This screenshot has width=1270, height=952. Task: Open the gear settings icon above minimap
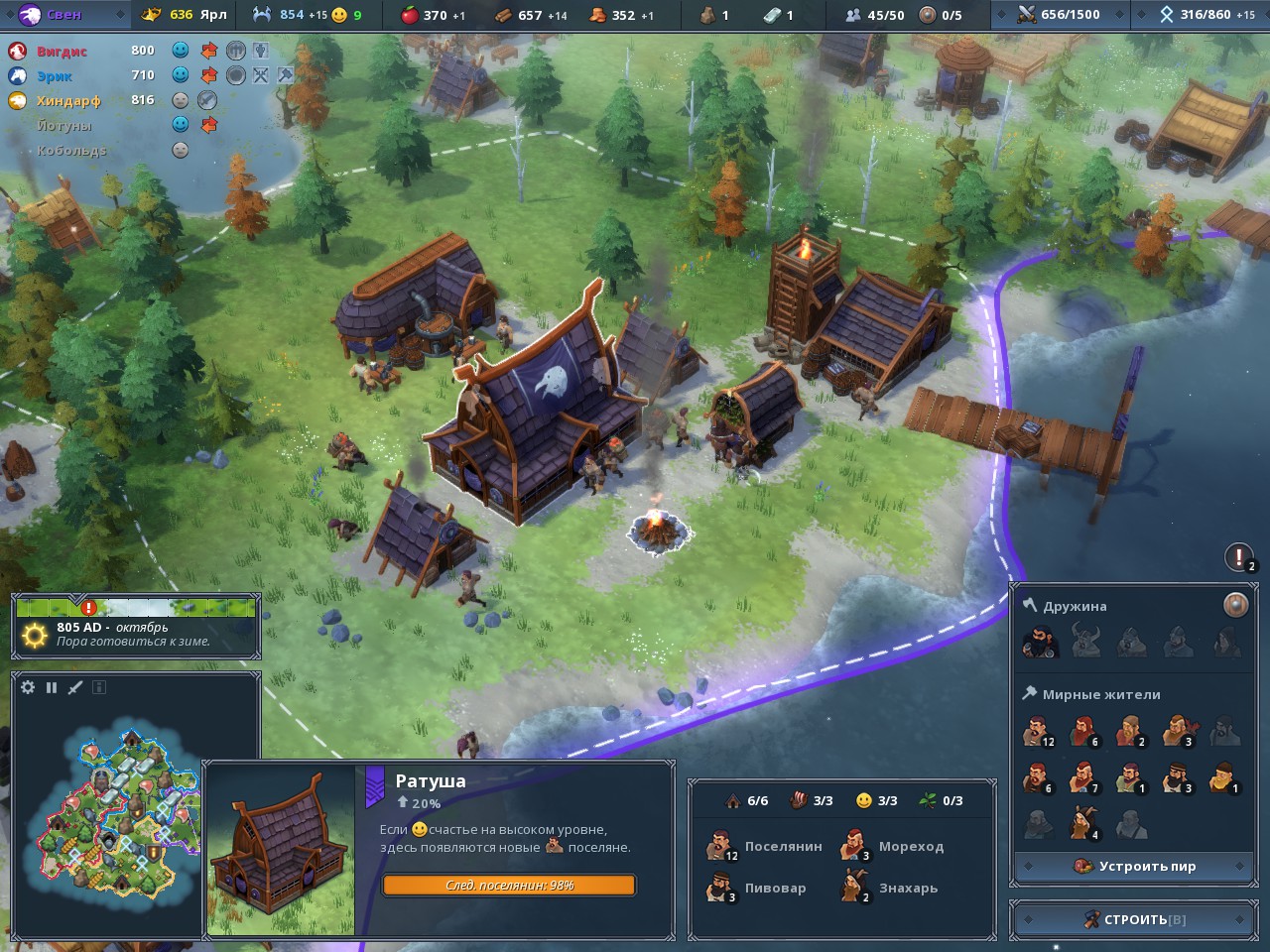pyautogui.click(x=28, y=687)
